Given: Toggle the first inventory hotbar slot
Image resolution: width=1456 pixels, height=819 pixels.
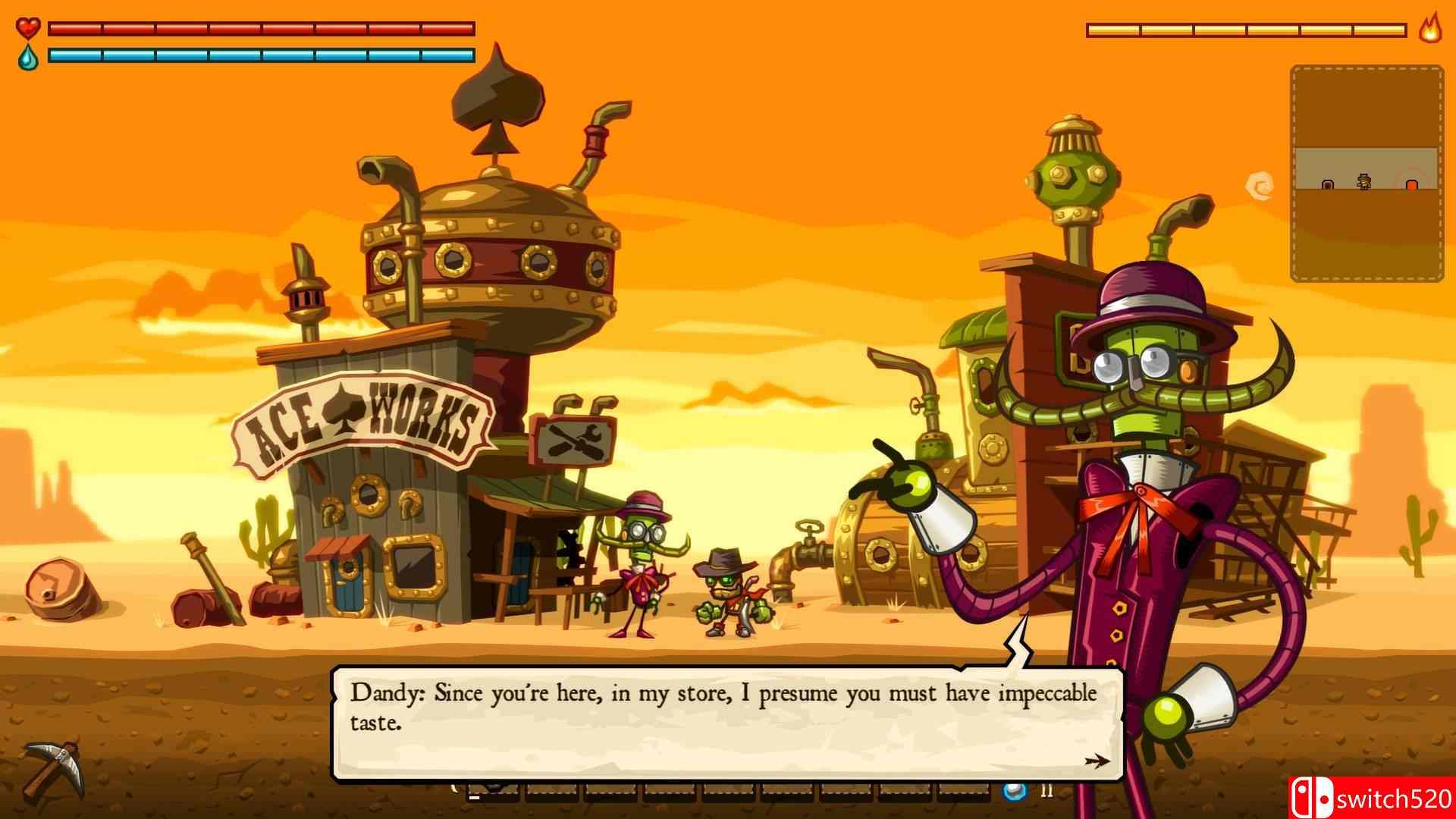Looking at the screenshot, I should click(x=493, y=792).
